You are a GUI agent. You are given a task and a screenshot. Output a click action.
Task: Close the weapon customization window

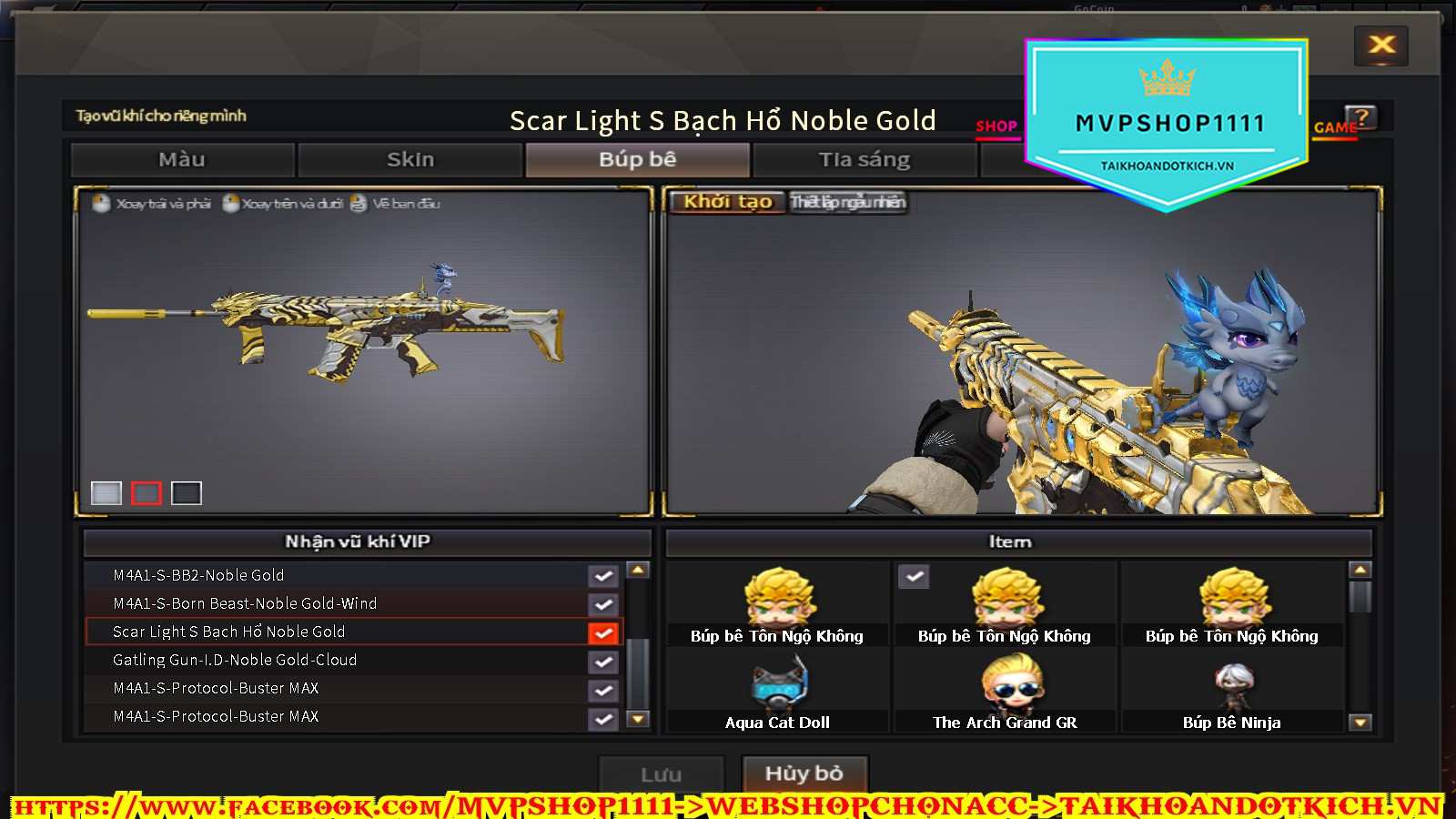(x=1381, y=45)
